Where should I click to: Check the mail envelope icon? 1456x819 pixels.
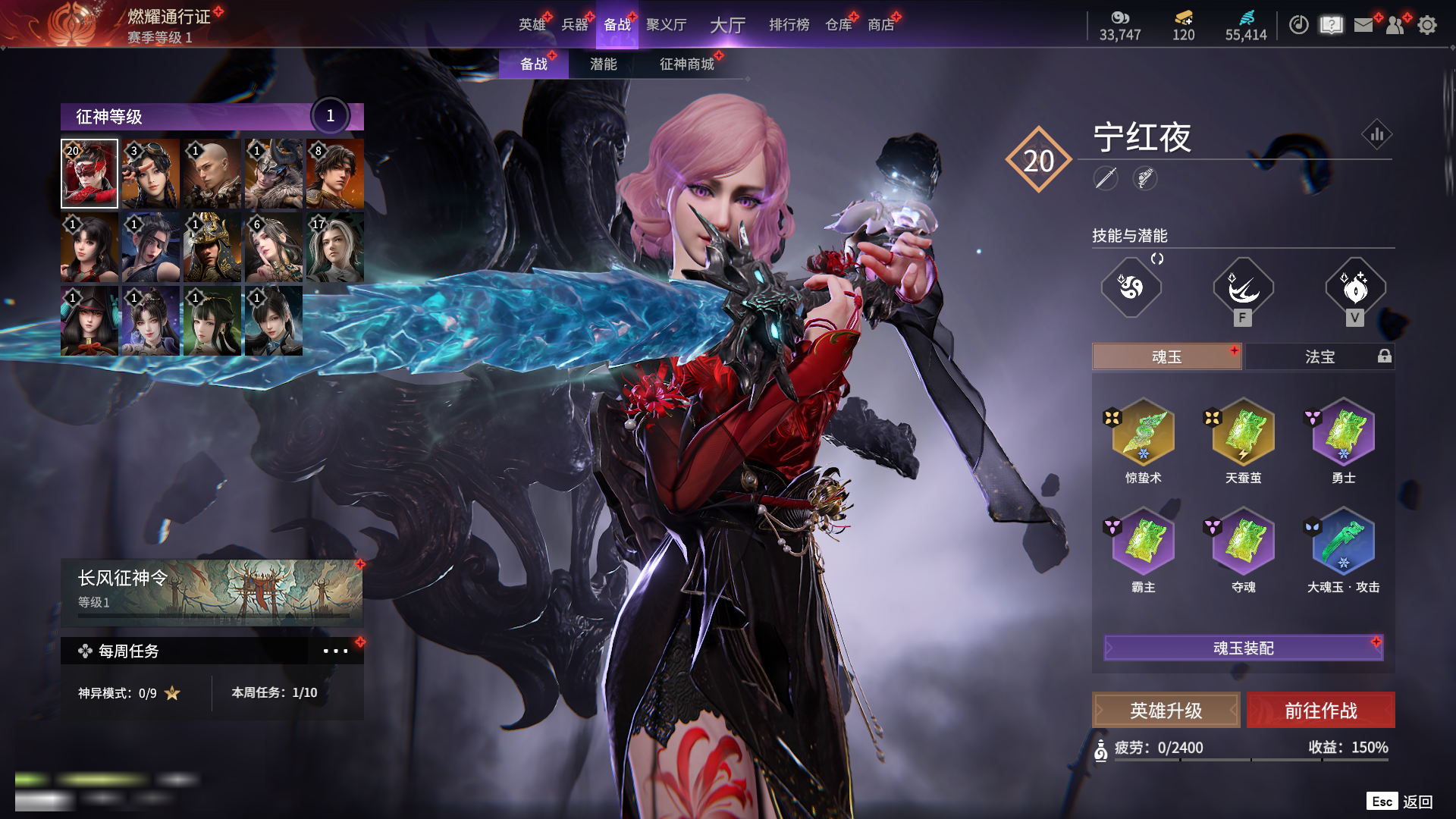click(x=1363, y=25)
